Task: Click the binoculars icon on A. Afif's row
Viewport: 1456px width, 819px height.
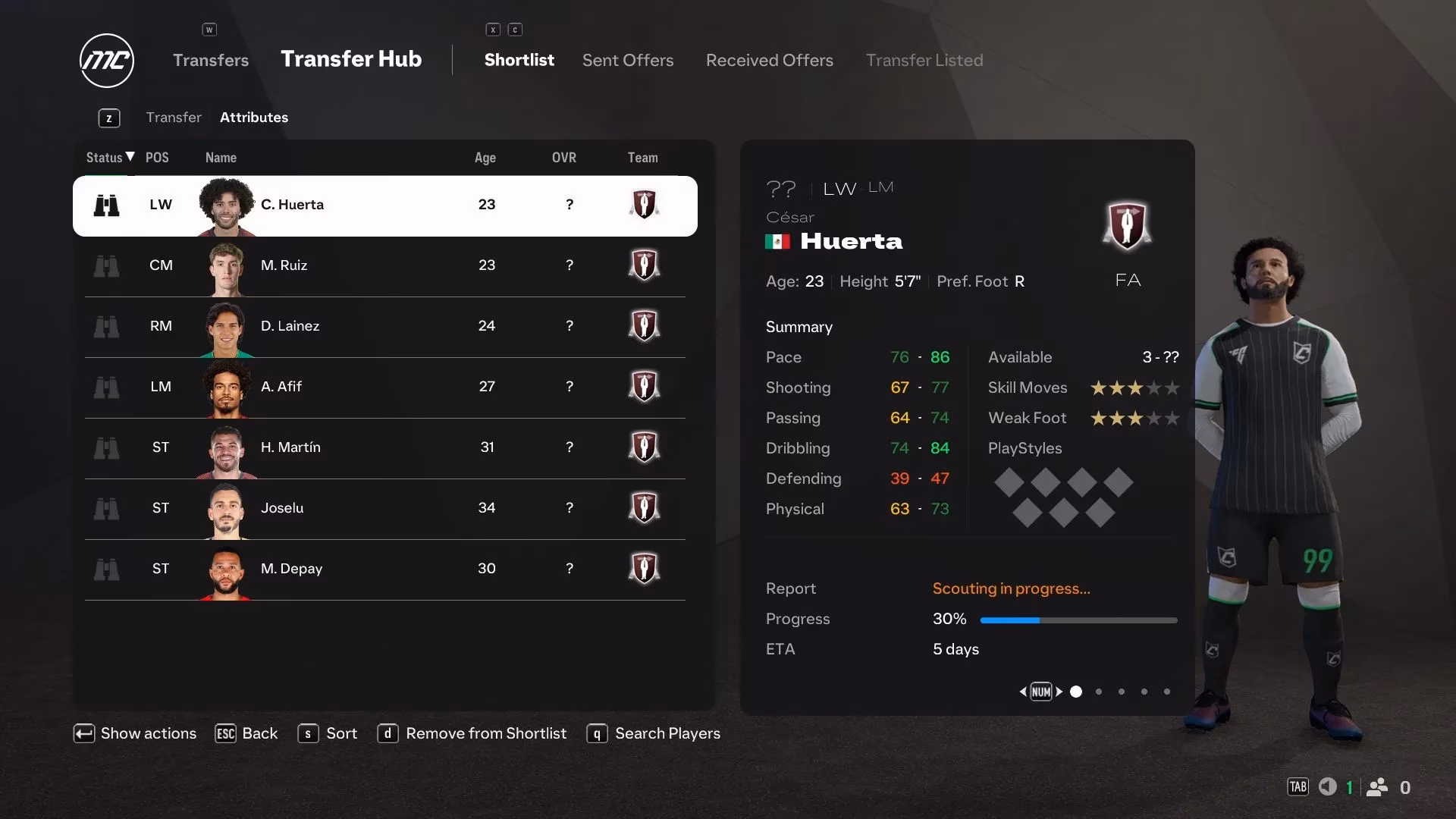Action: click(107, 388)
